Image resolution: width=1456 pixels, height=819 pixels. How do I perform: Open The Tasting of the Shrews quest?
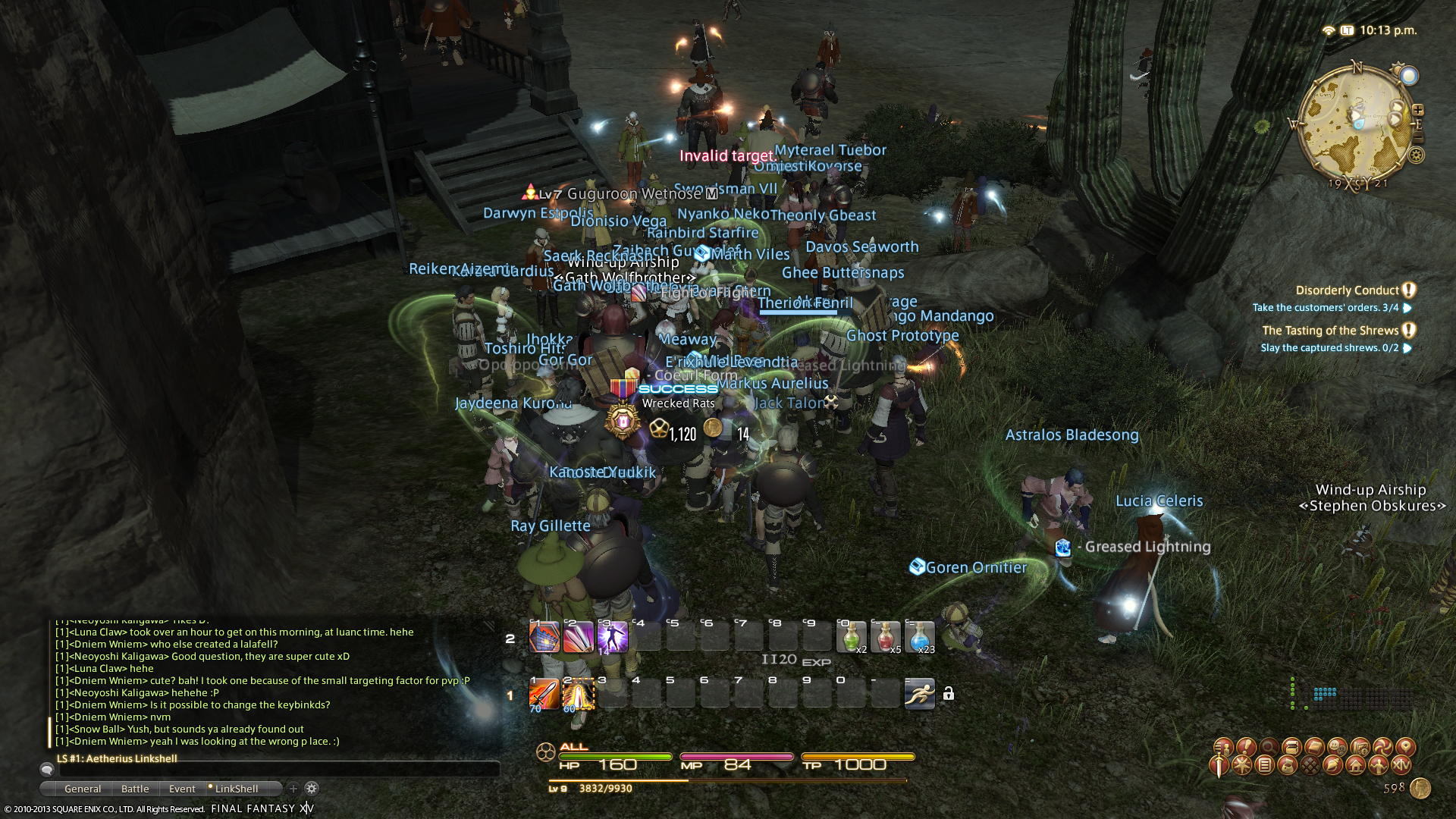pos(1330,331)
